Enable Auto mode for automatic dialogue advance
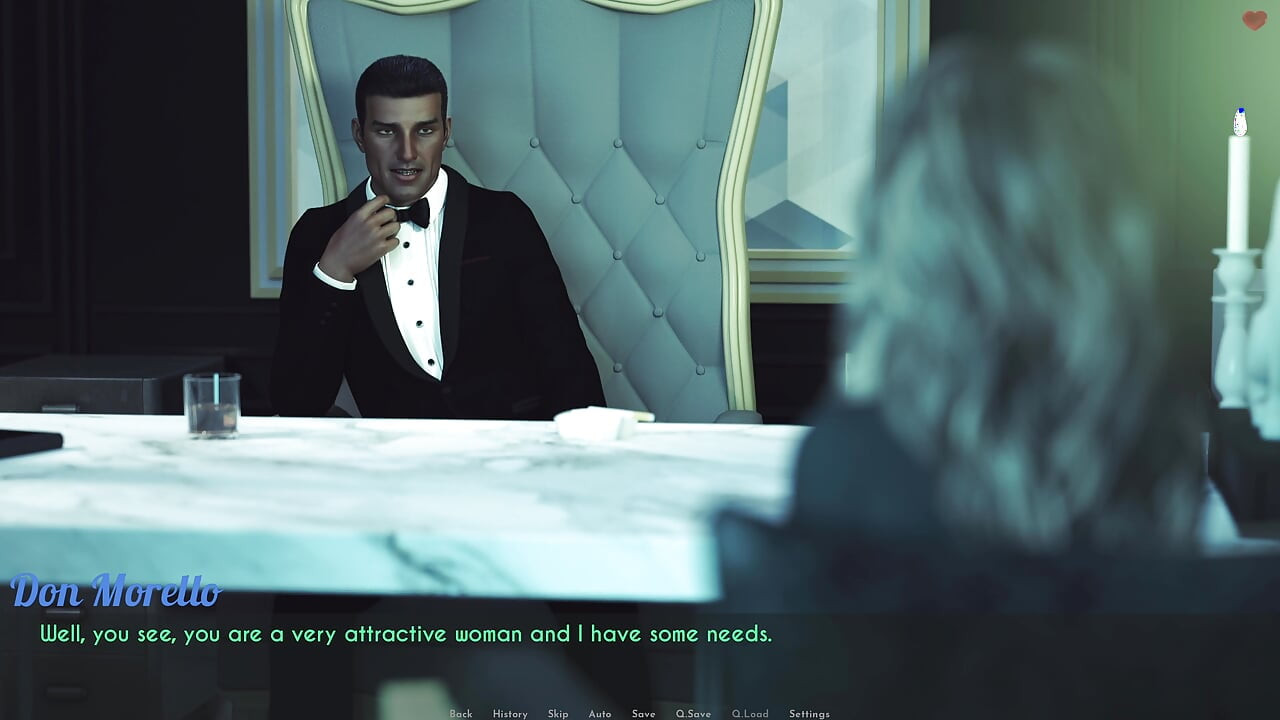 600,713
